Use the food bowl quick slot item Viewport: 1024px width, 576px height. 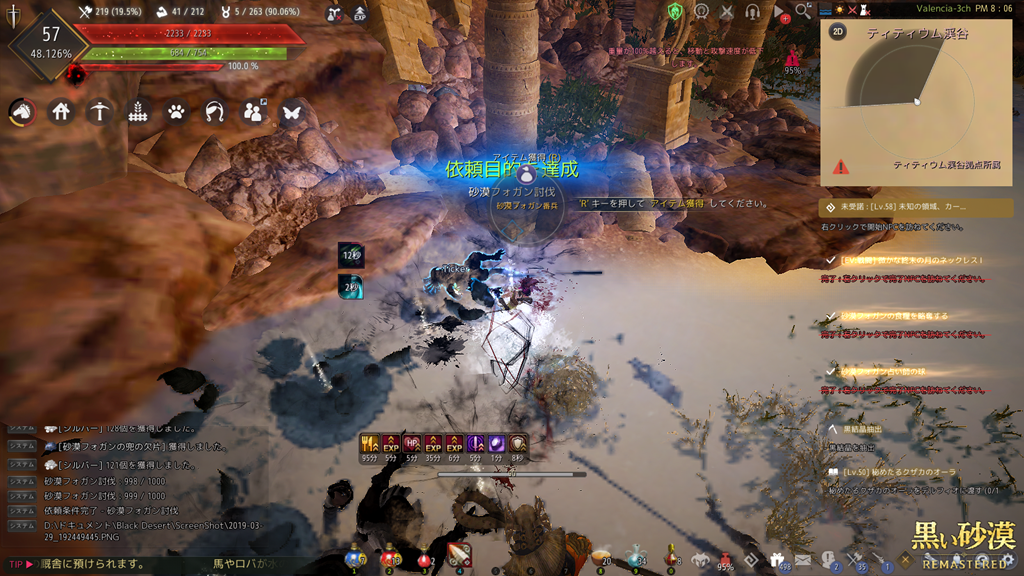click(600, 558)
